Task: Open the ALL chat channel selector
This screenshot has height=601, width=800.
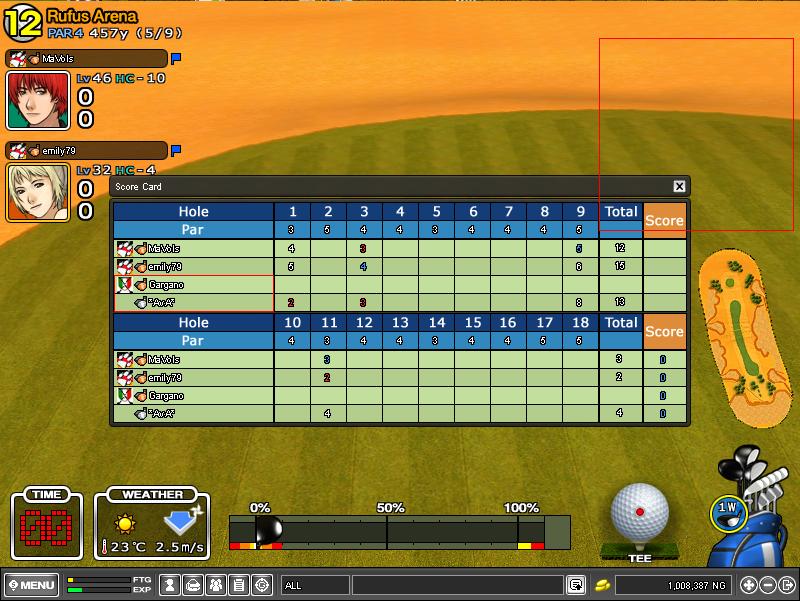Action: (x=315, y=585)
